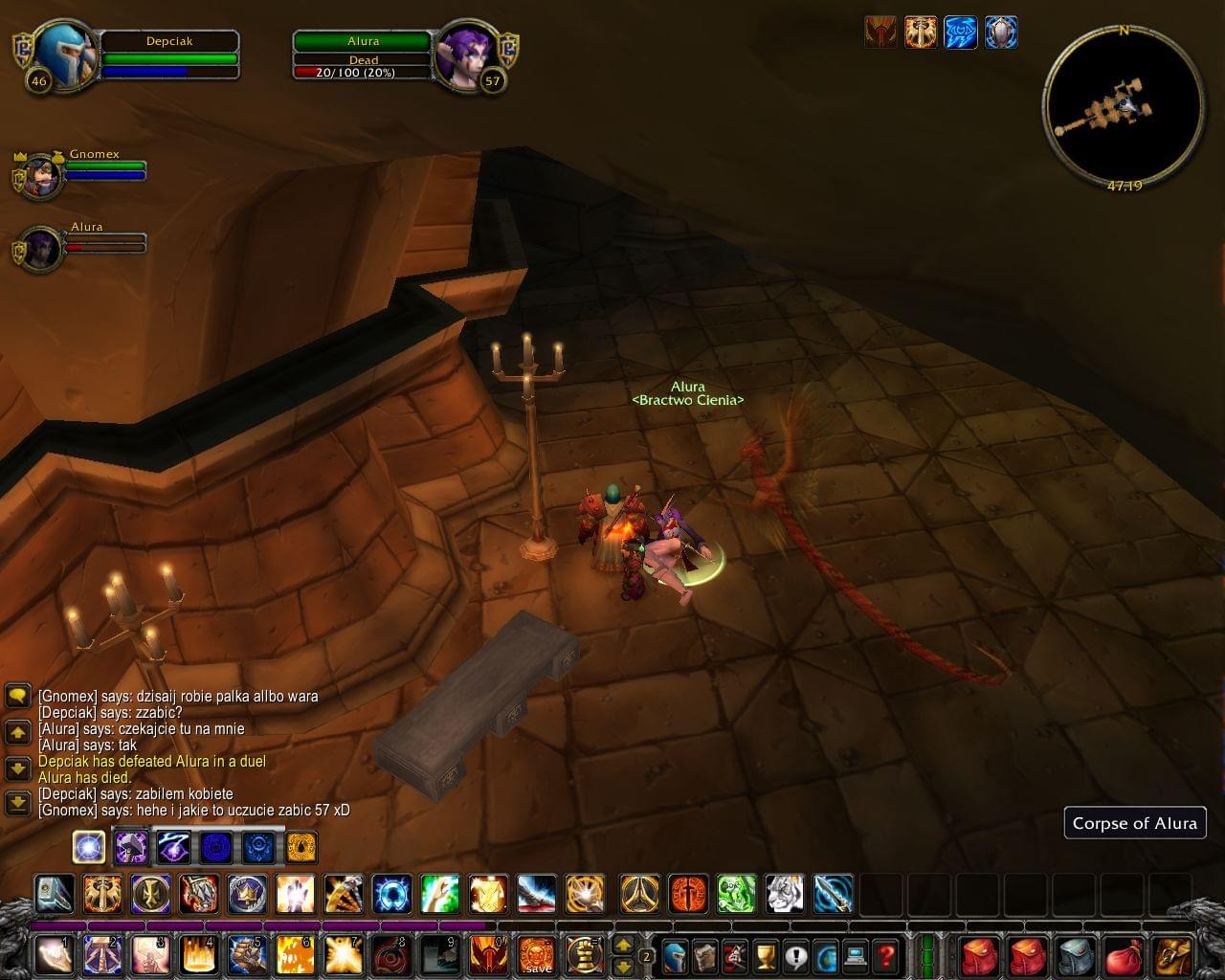Click the red shield-and-axe buff icon
This screenshot has height=980, width=1225.
click(x=880, y=33)
